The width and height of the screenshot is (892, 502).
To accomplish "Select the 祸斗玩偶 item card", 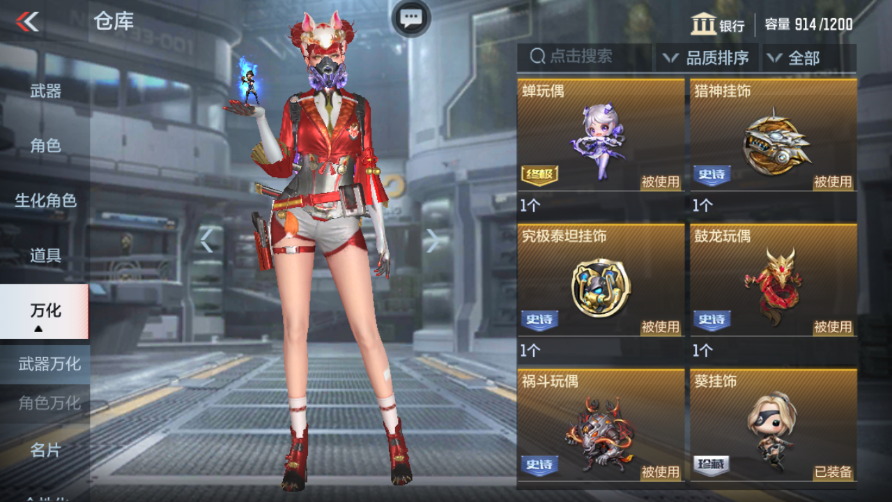I will click(601, 426).
